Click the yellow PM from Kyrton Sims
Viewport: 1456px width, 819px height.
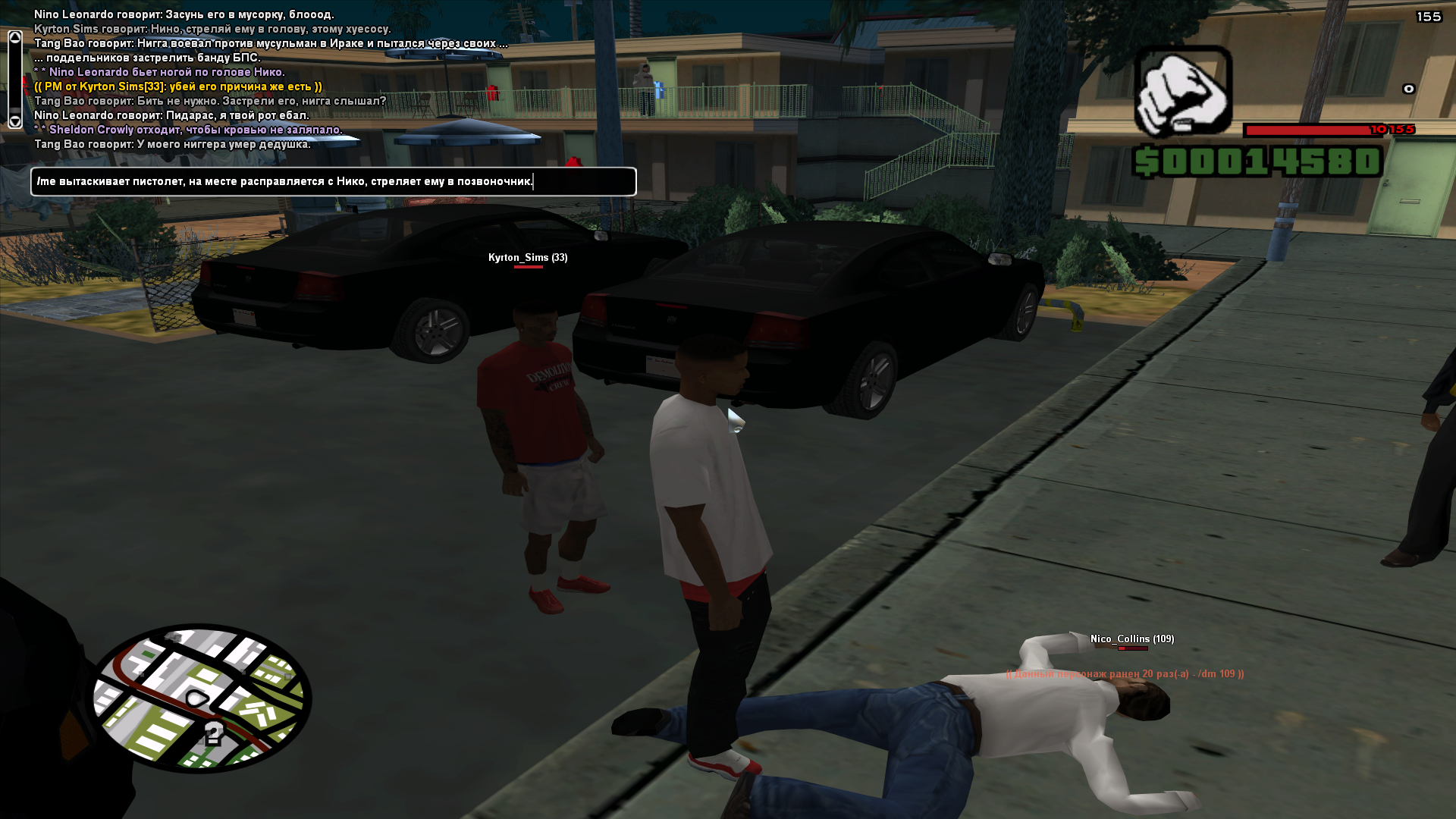point(178,86)
